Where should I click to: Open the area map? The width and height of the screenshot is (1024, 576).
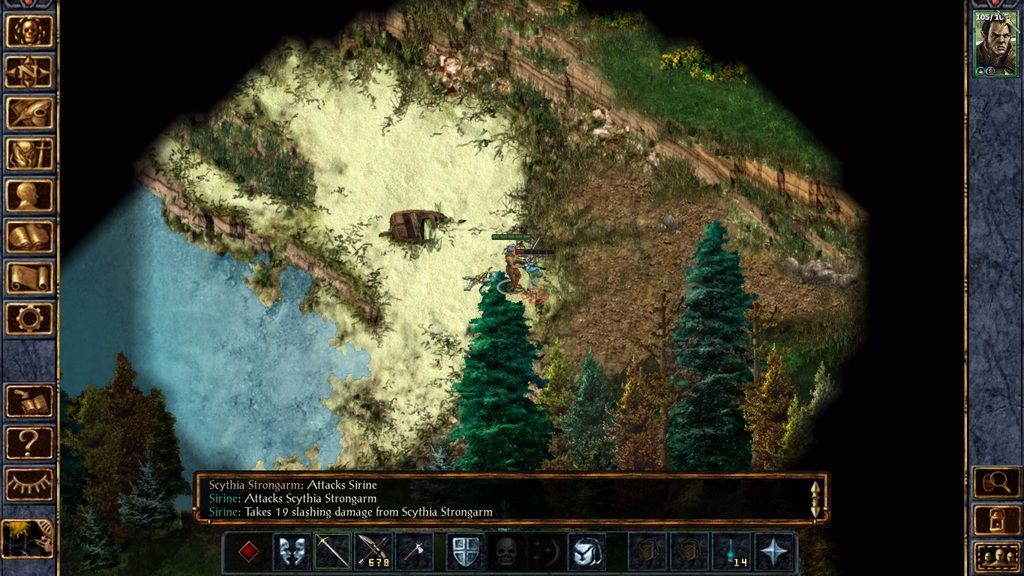(29, 72)
